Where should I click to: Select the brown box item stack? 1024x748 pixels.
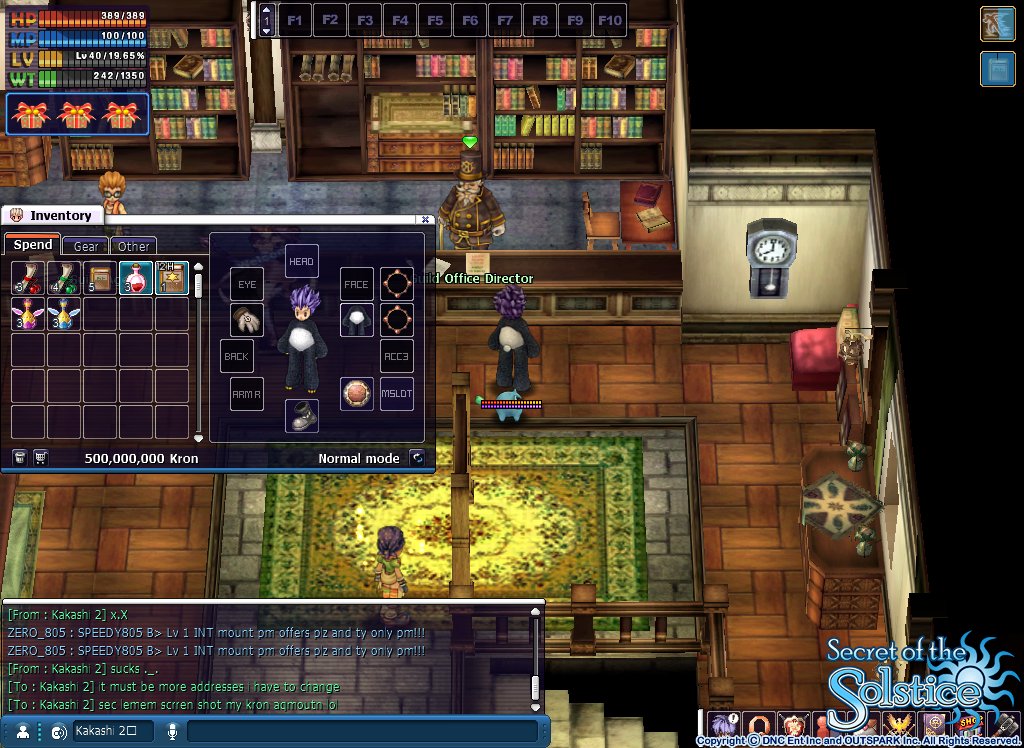(x=100, y=278)
